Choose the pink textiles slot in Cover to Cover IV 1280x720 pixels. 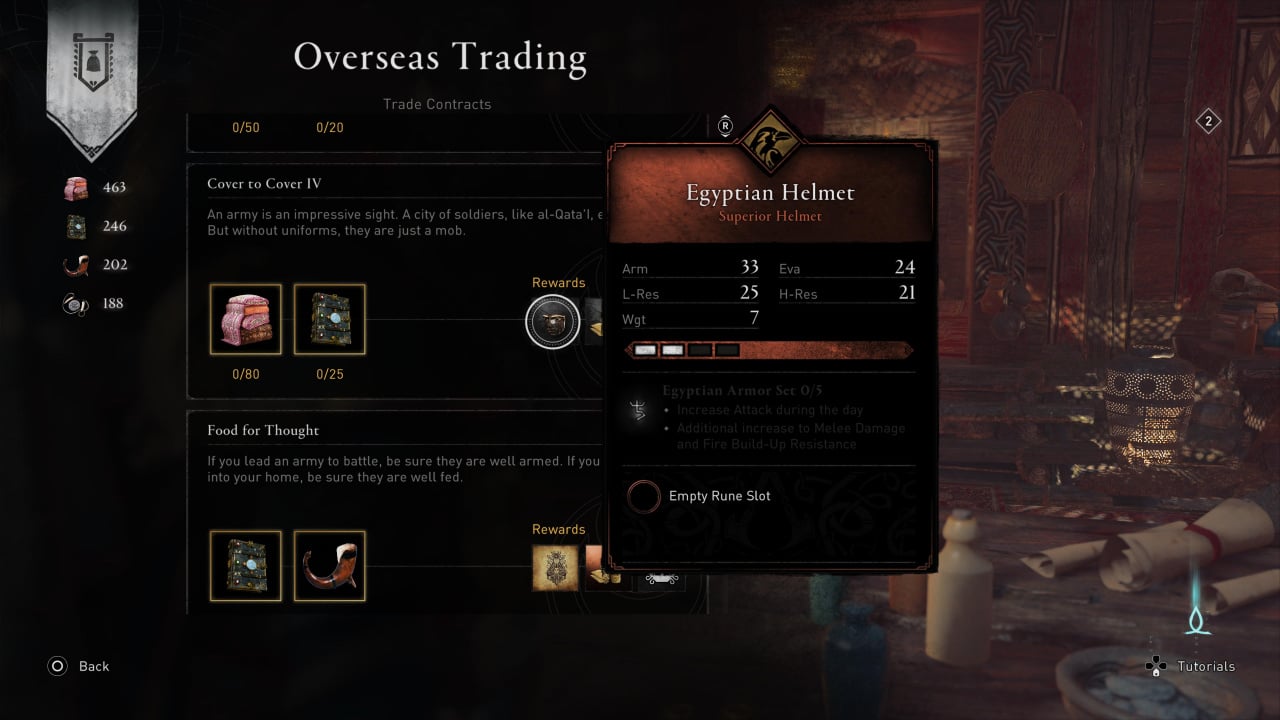point(245,319)
